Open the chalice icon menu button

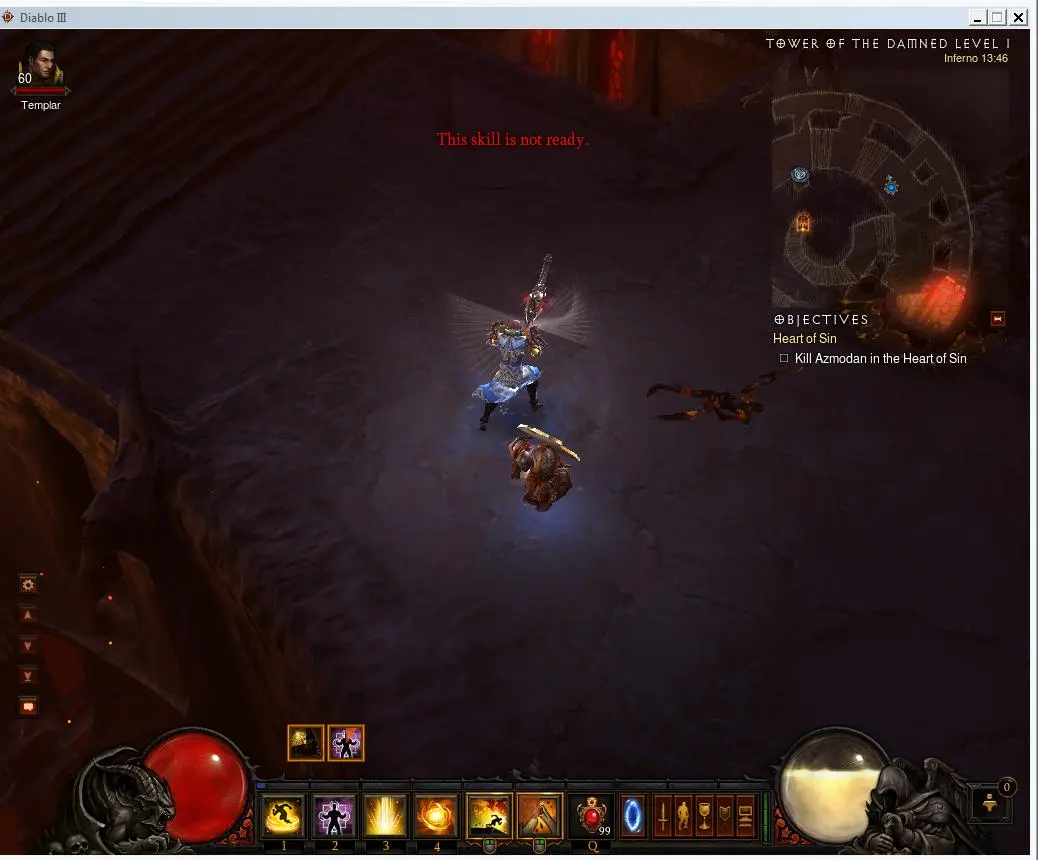pos(705,816)
